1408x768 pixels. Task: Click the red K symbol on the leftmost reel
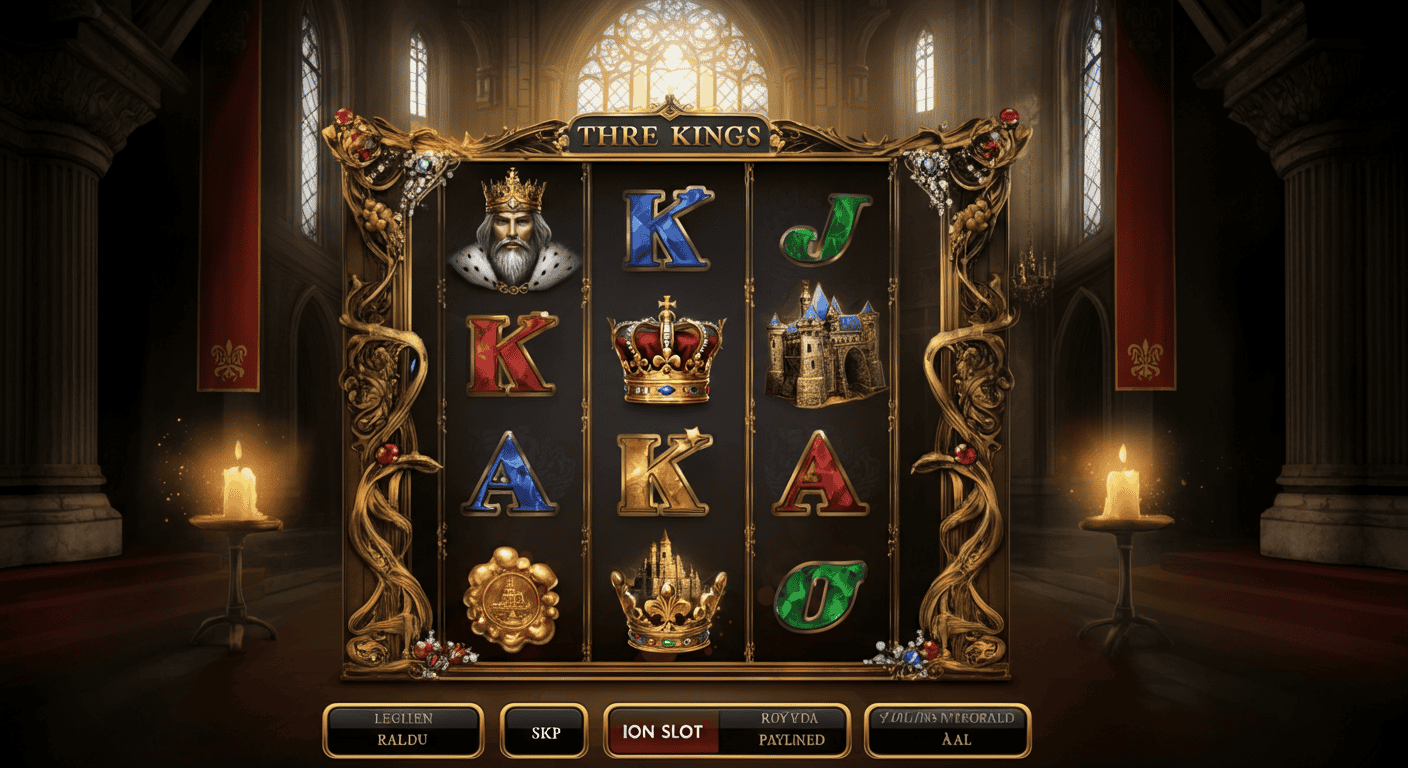point(508,356)
